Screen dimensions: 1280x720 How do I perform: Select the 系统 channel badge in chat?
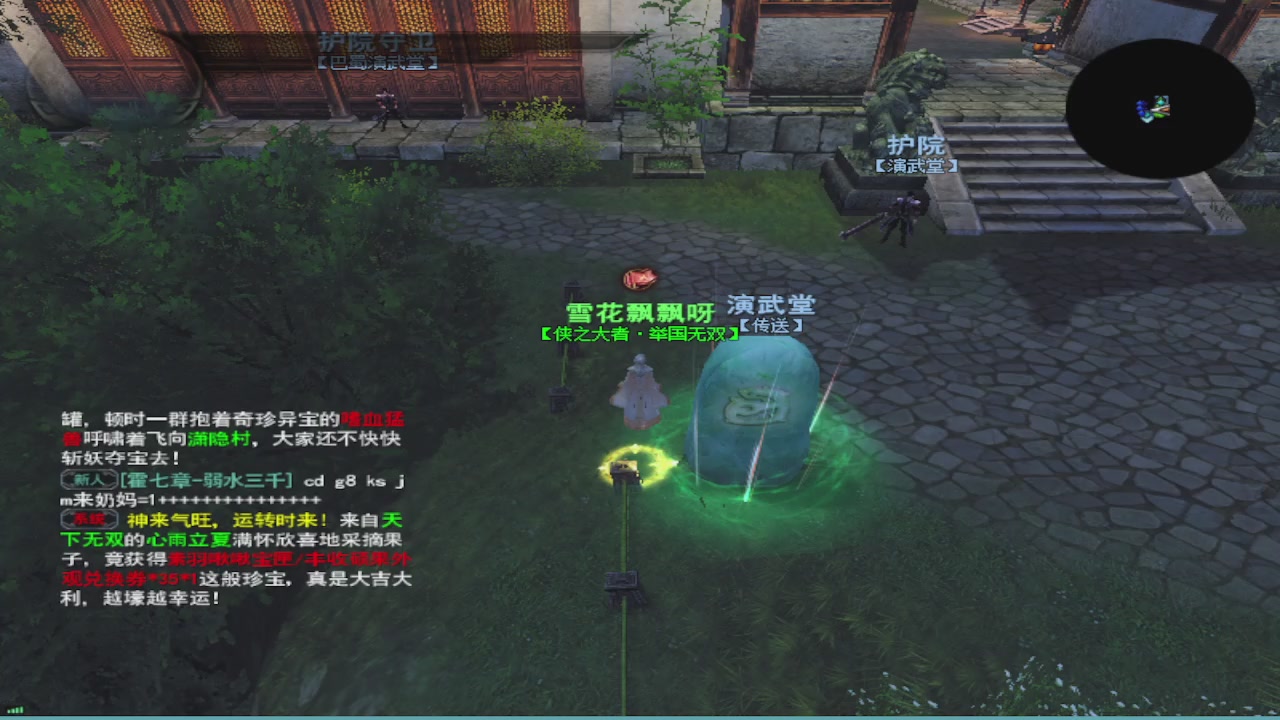(x=91, y=519)
